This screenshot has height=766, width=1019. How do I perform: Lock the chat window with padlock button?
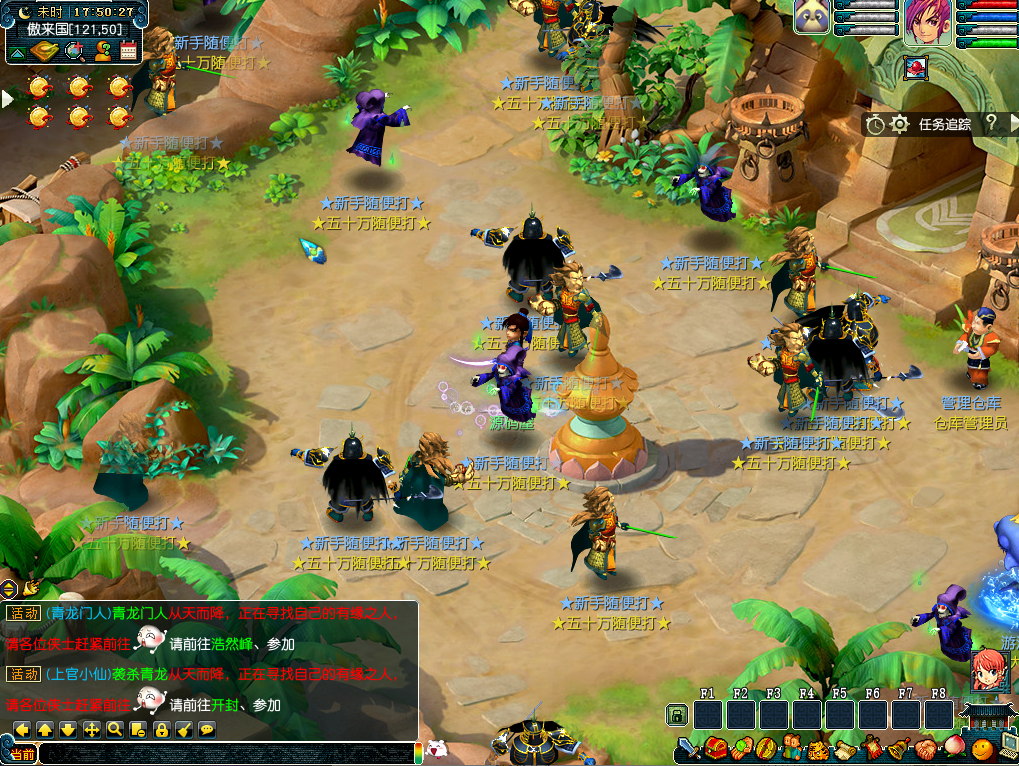coord(161,729)
